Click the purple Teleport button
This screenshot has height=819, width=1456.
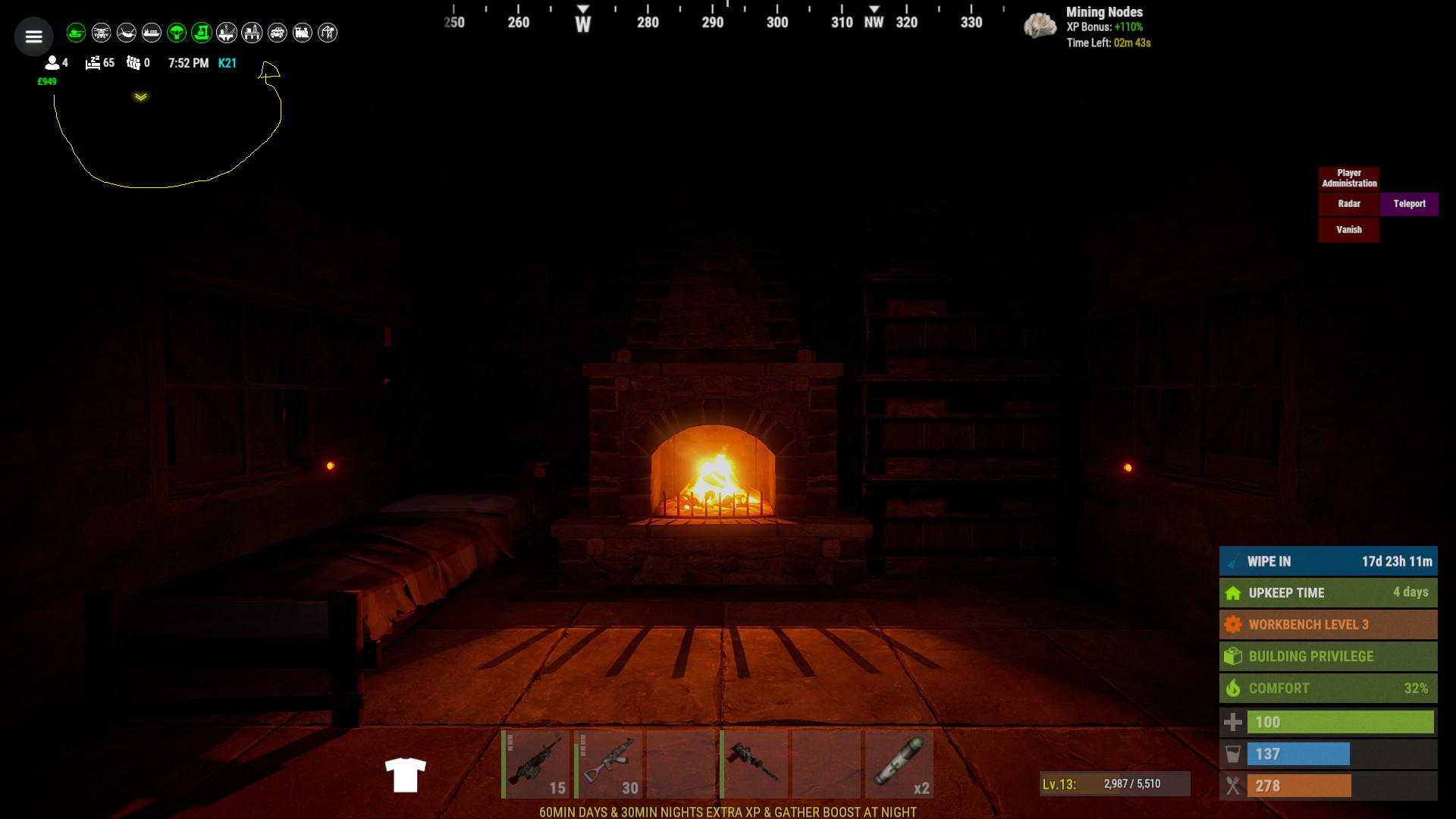pos(1409,204)
